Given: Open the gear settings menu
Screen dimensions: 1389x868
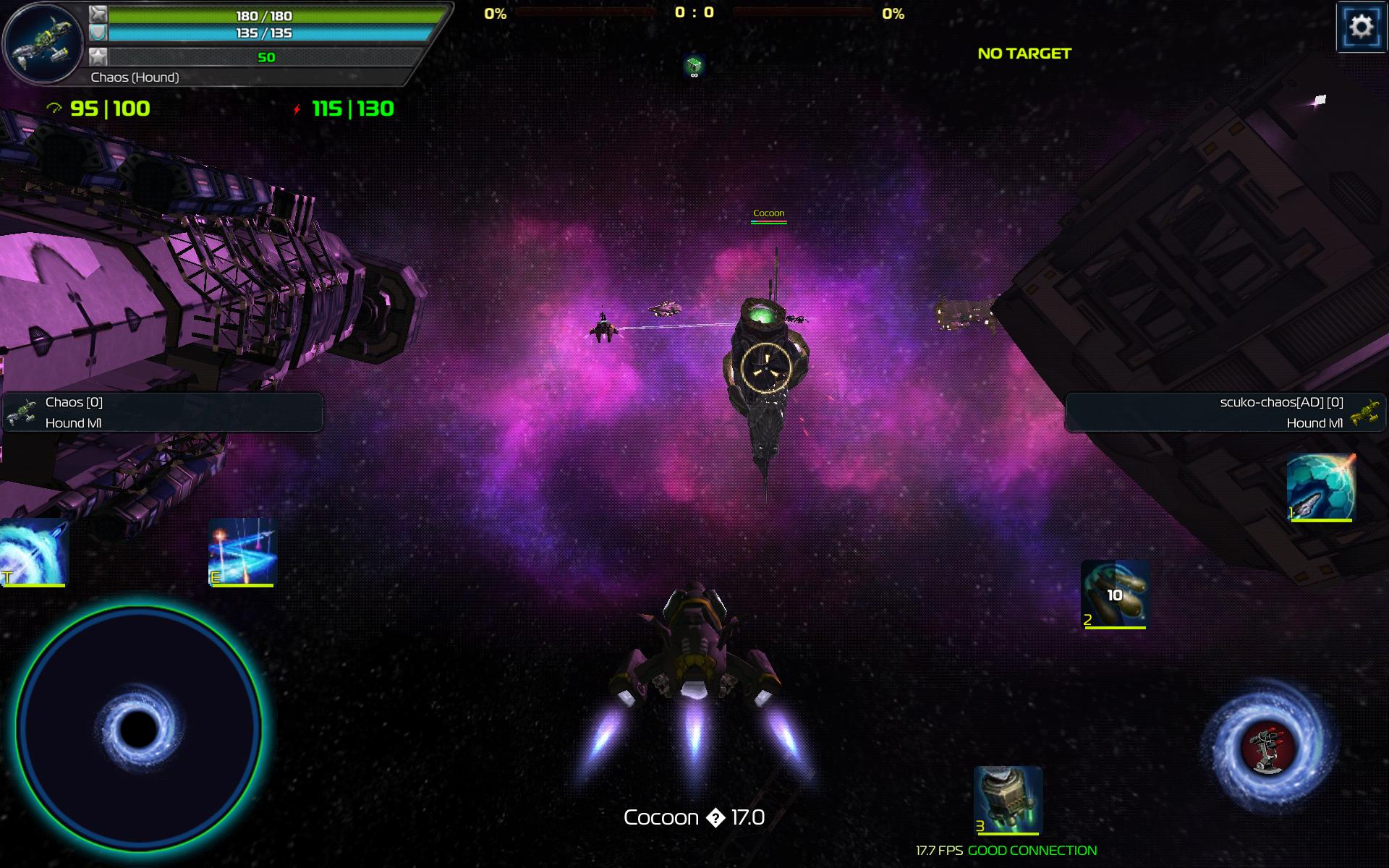Looking at the screenshot, I should [x=1361, y=27].
